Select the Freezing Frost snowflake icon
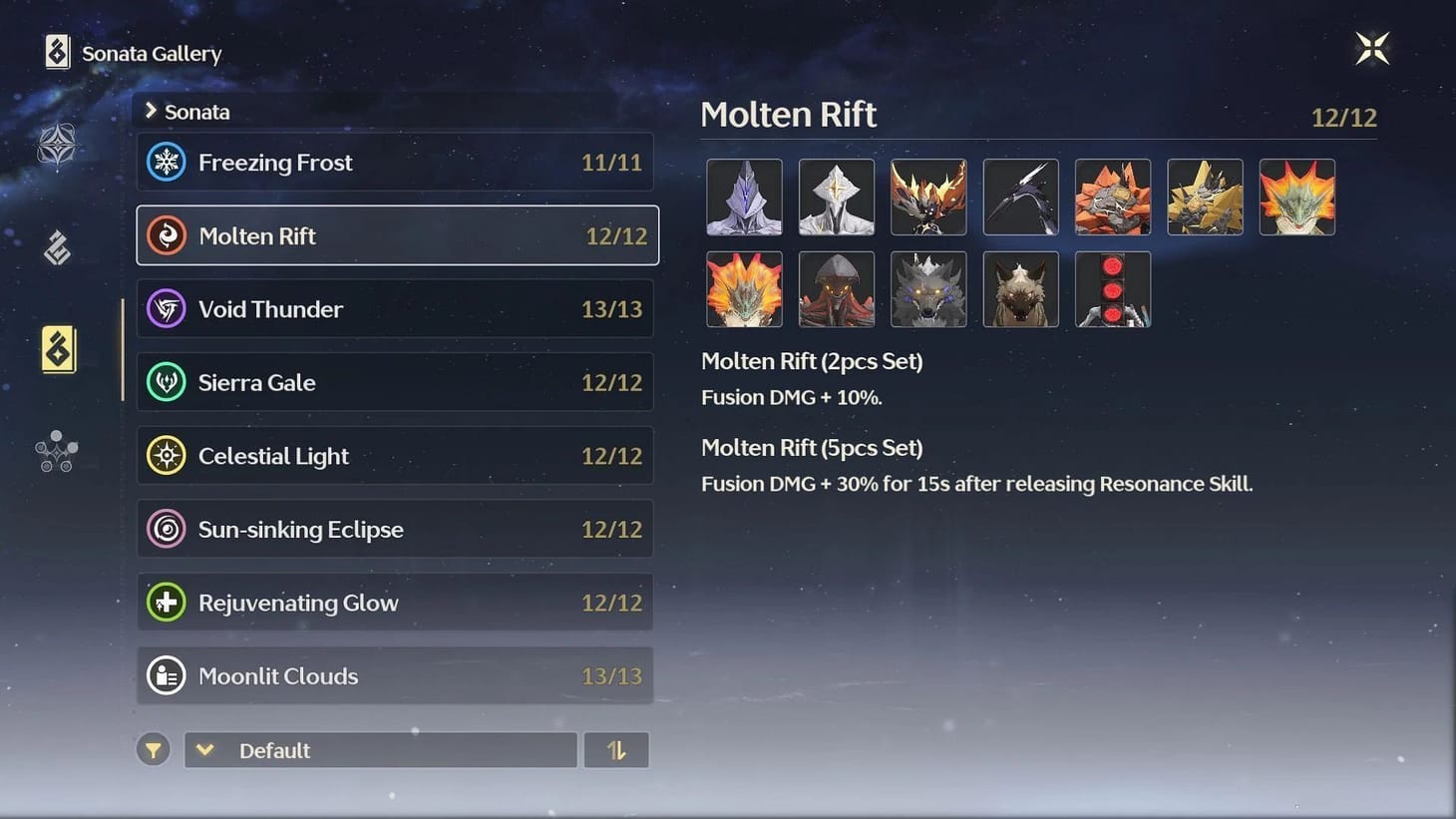 (166, 162)
